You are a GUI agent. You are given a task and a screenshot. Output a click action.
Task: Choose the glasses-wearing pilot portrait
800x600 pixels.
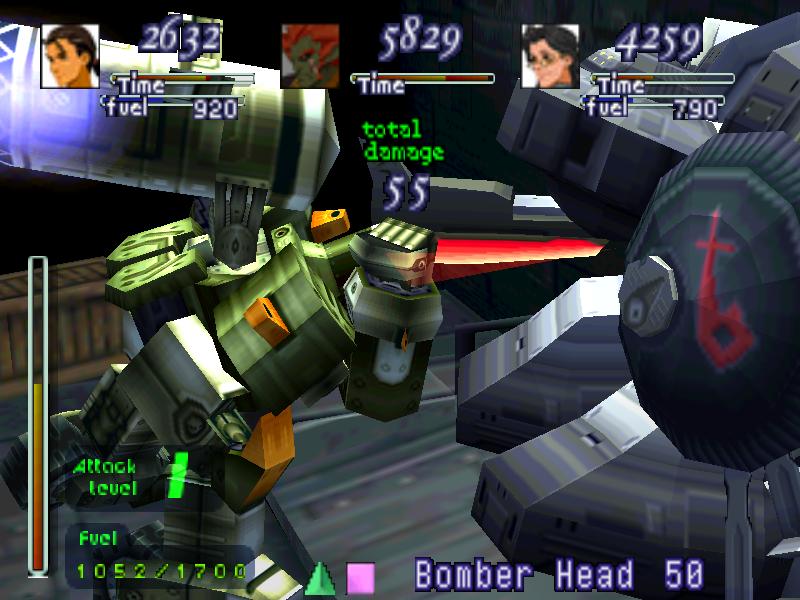tap(551, 56)
